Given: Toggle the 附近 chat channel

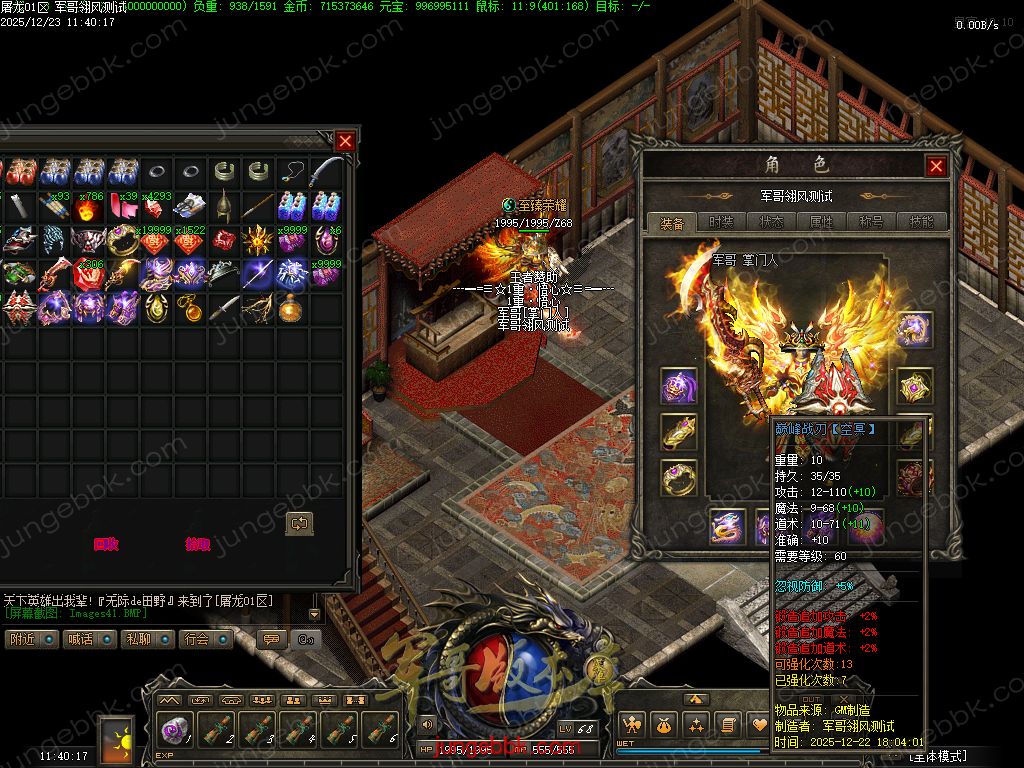Looking at the screenshot, I should tap(32, 639).
